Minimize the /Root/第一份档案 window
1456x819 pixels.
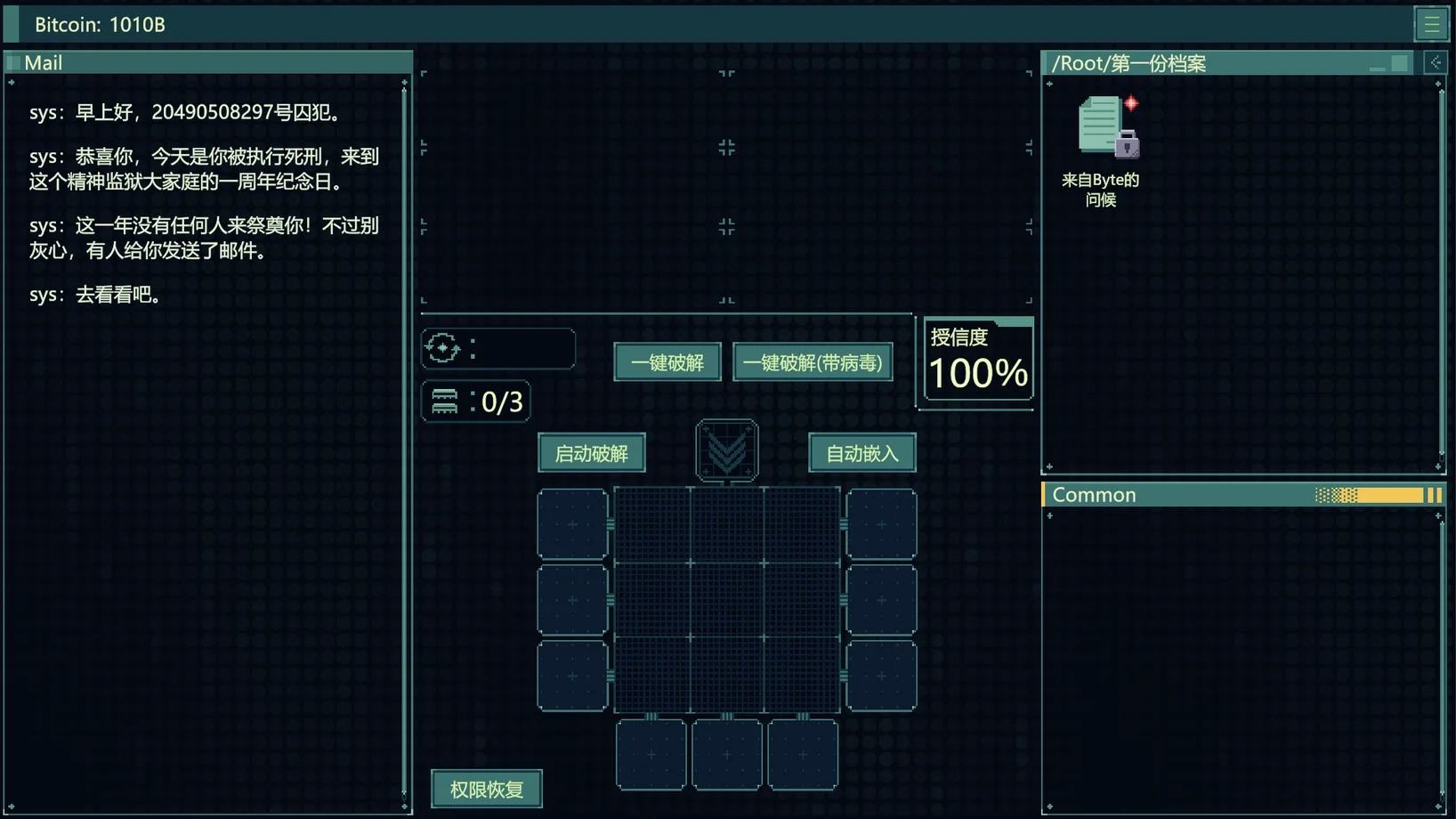pyautogui.click(x=1377, y=65)
